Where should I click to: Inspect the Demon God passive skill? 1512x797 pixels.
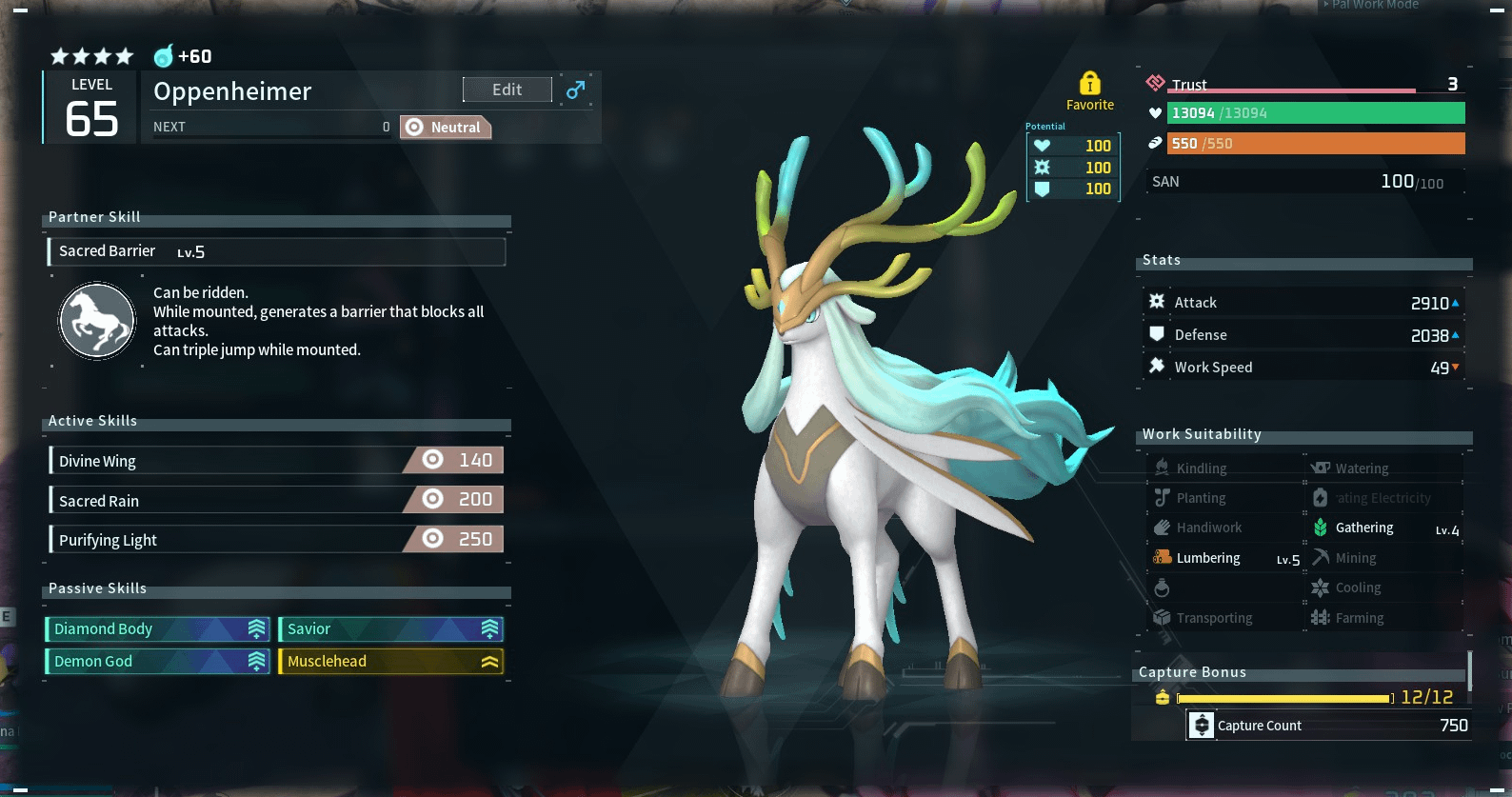158,661
